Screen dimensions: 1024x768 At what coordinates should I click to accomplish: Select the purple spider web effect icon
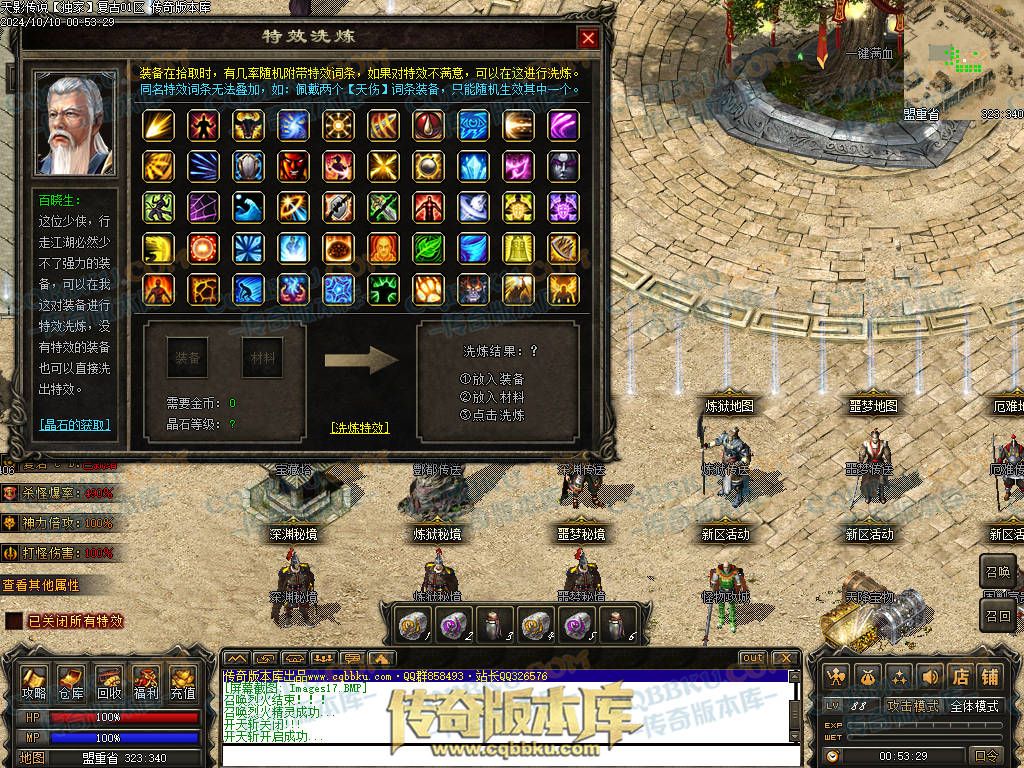203,207
